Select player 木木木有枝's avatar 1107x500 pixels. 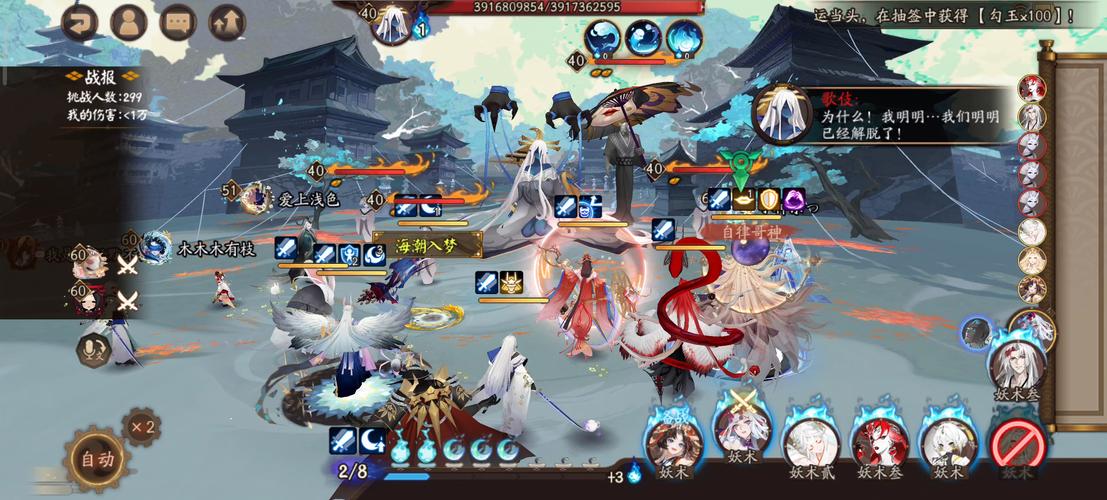[x=156, y=247]
